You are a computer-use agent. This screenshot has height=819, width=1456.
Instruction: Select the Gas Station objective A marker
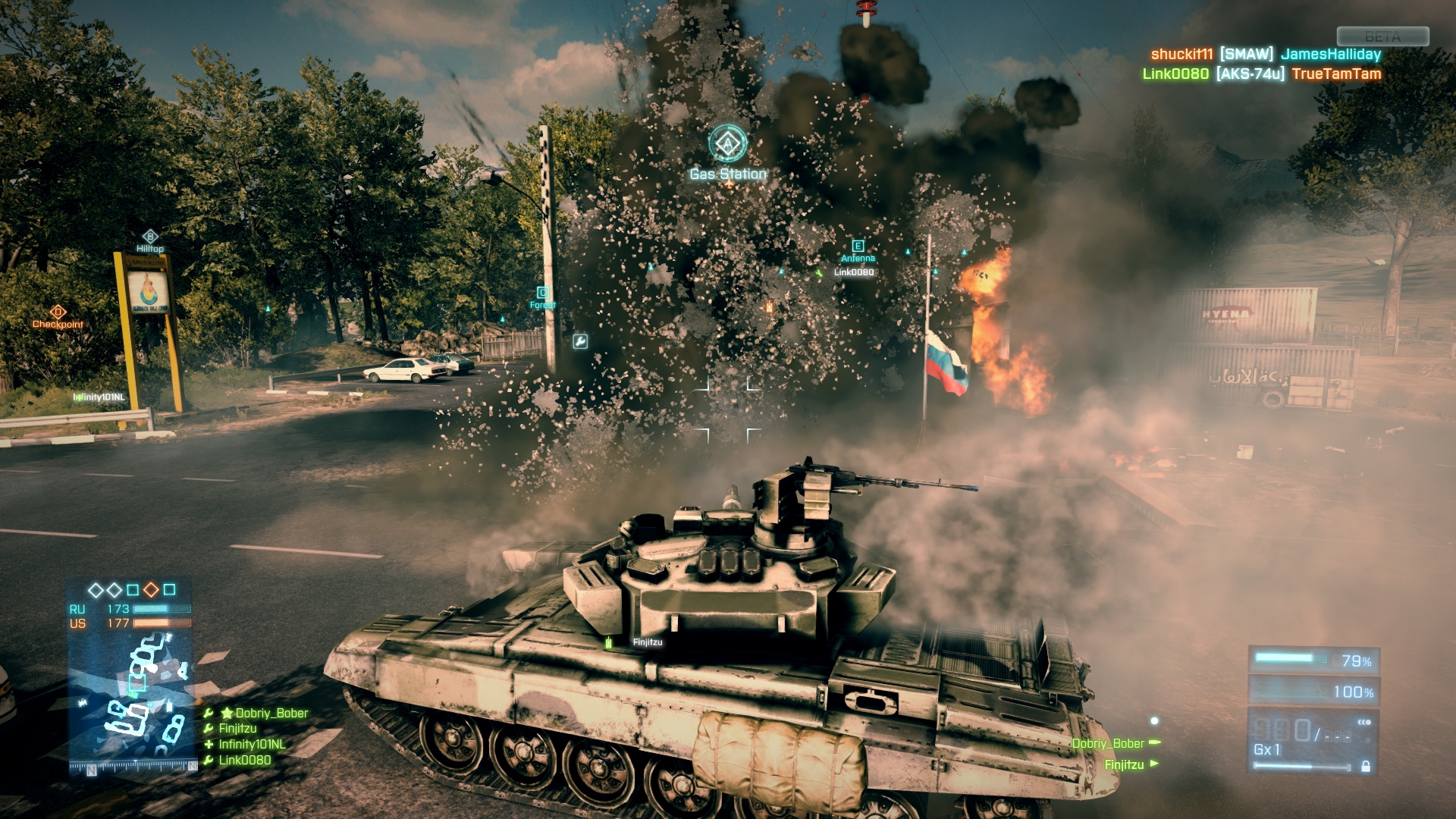click(727, 143)
